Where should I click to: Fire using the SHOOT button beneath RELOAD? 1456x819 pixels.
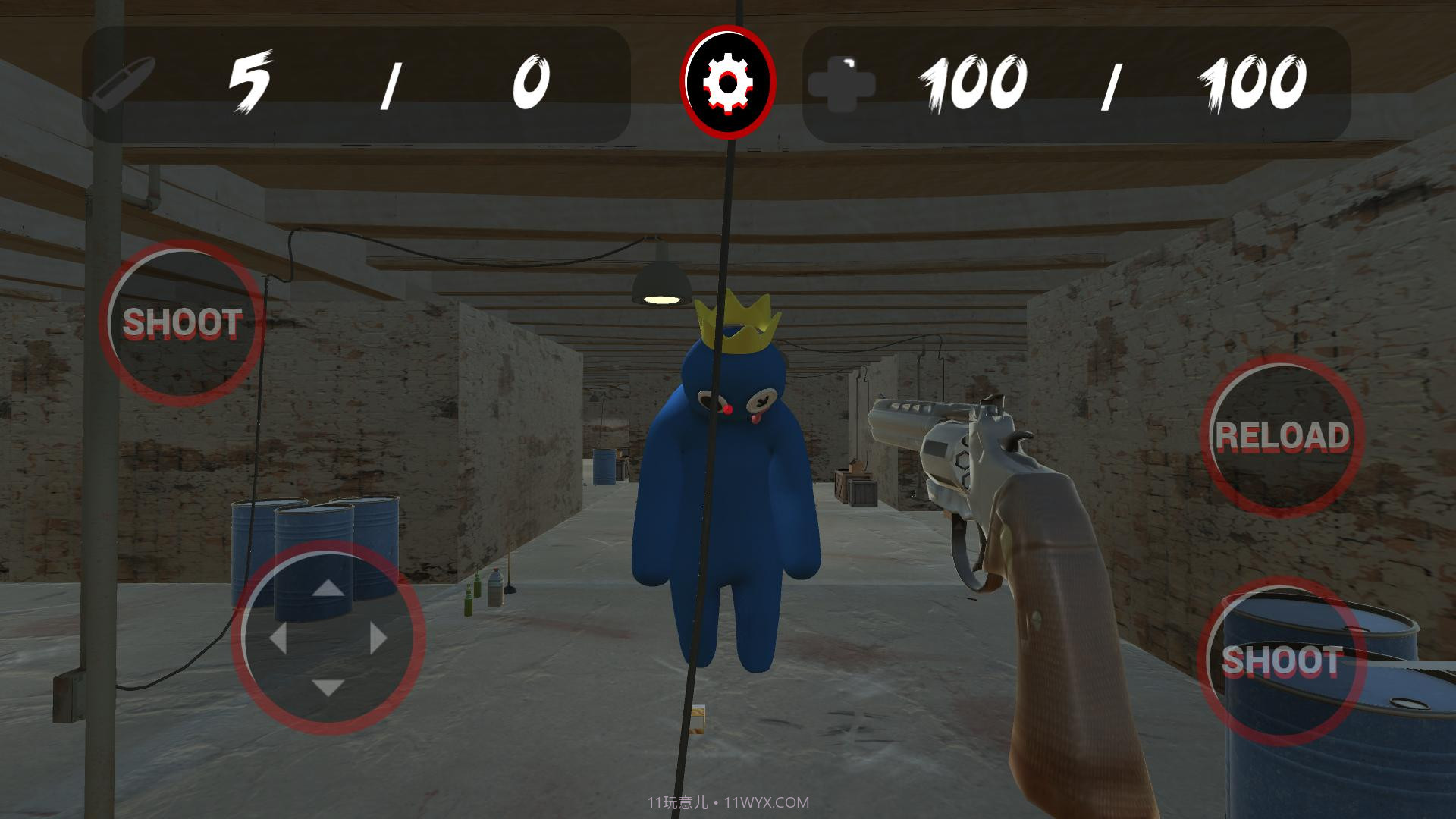(1280, 661)
